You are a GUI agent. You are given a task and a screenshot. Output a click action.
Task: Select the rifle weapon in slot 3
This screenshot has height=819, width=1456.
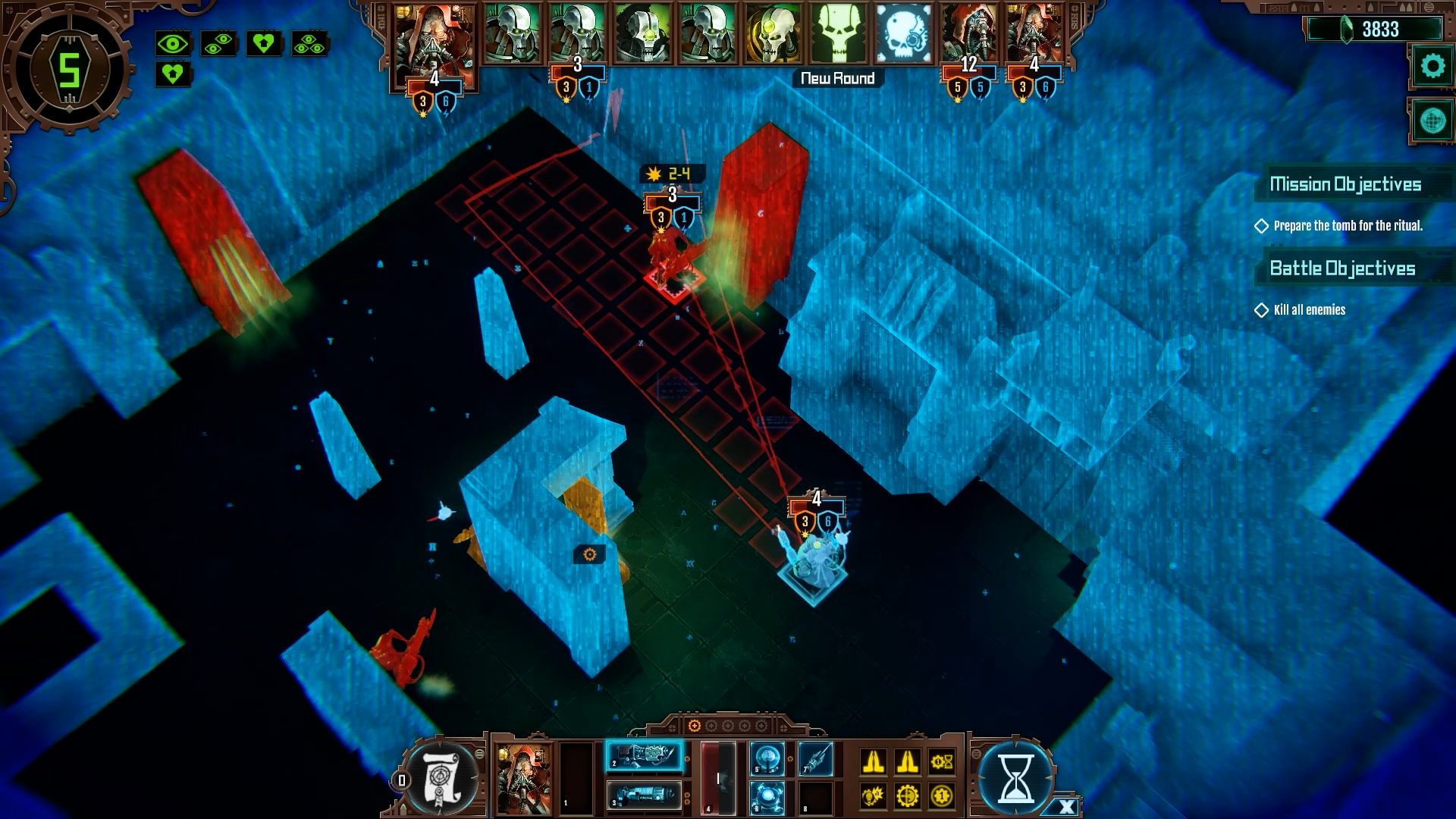pyautogui.click(x=644, y=796)
